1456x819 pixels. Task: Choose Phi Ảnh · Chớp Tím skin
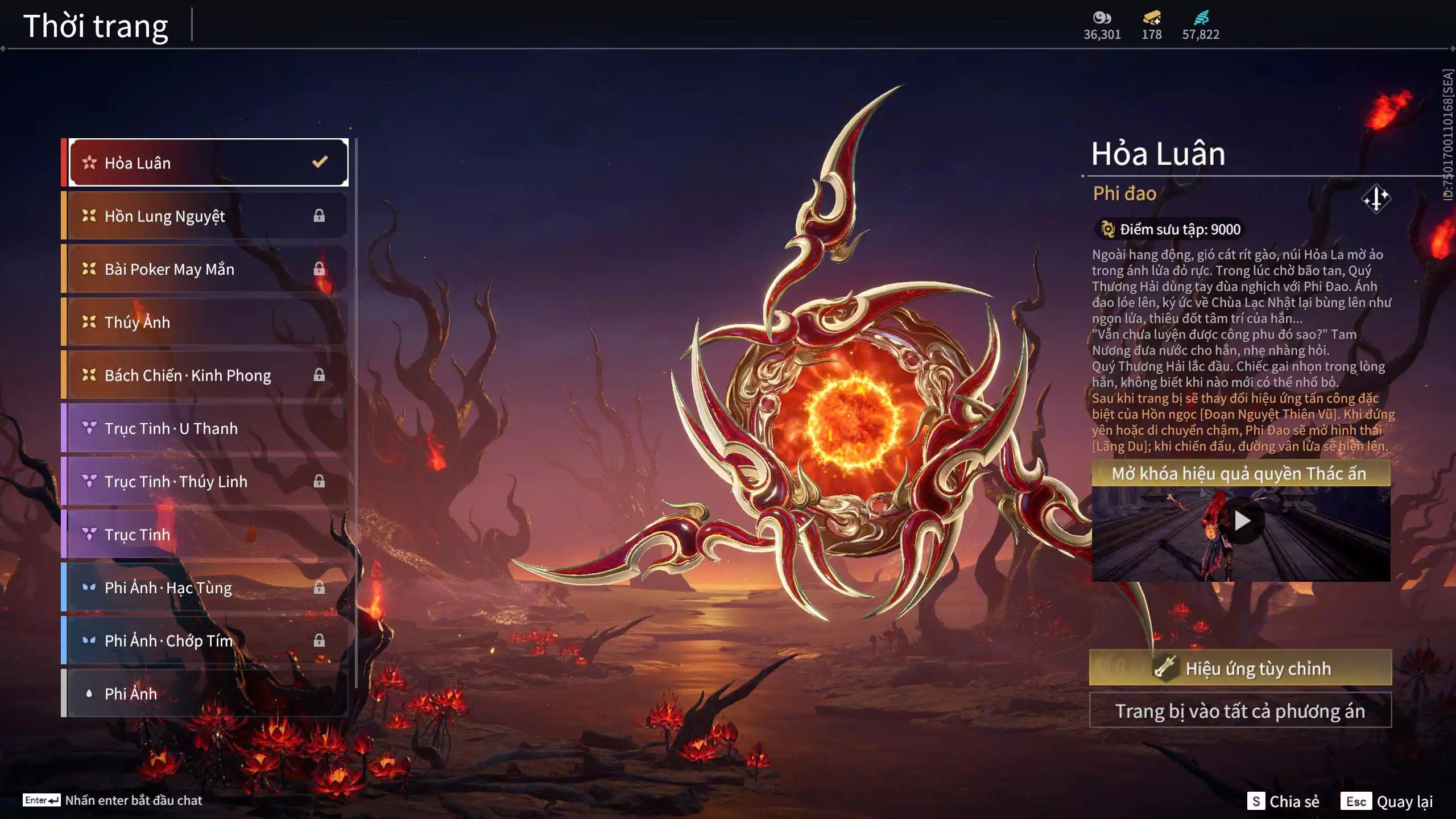208,641
